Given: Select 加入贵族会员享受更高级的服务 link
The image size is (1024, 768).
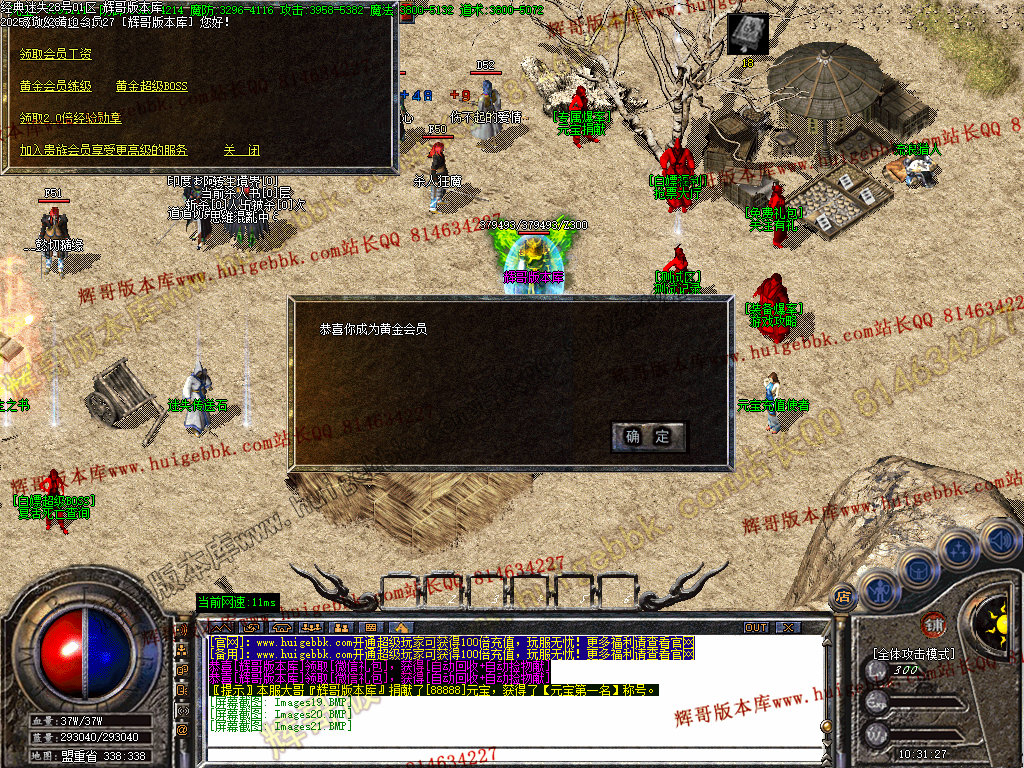Looking at the screenshot, I should [104, 150].
